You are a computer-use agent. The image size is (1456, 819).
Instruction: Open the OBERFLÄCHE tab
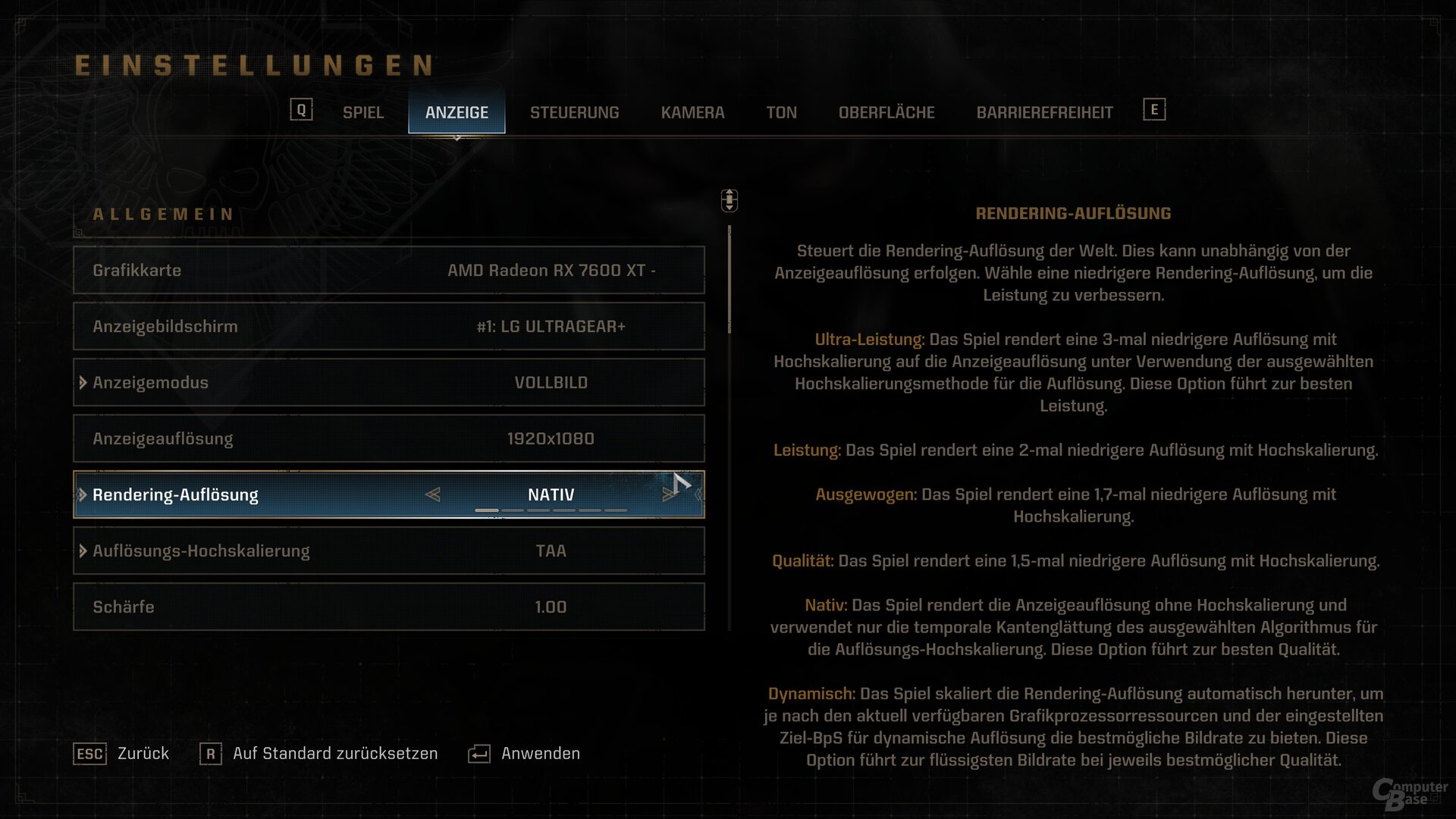click(x=886, y=112)
